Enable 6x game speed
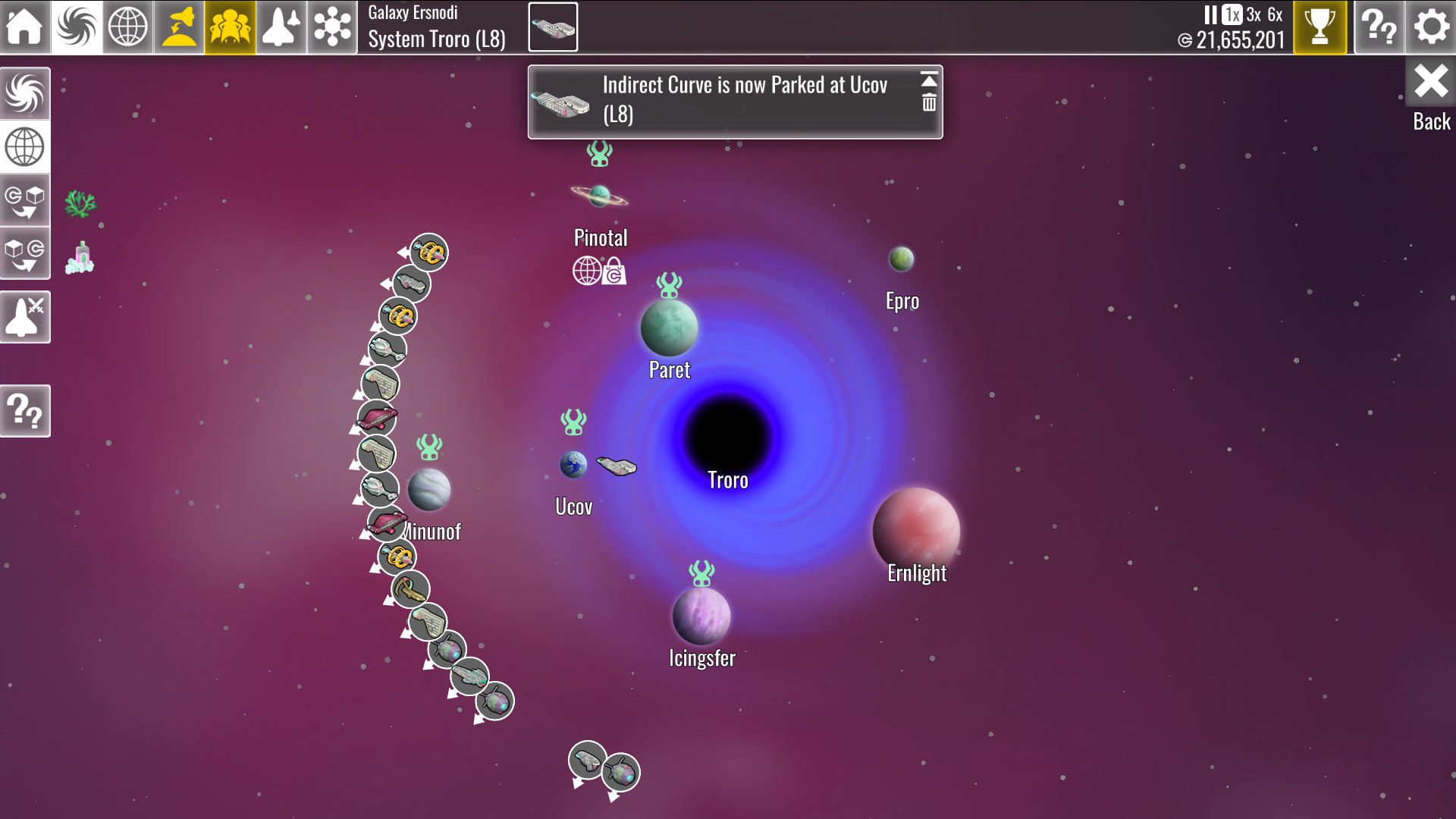1456x819 pixels. tap(1275, 13)
